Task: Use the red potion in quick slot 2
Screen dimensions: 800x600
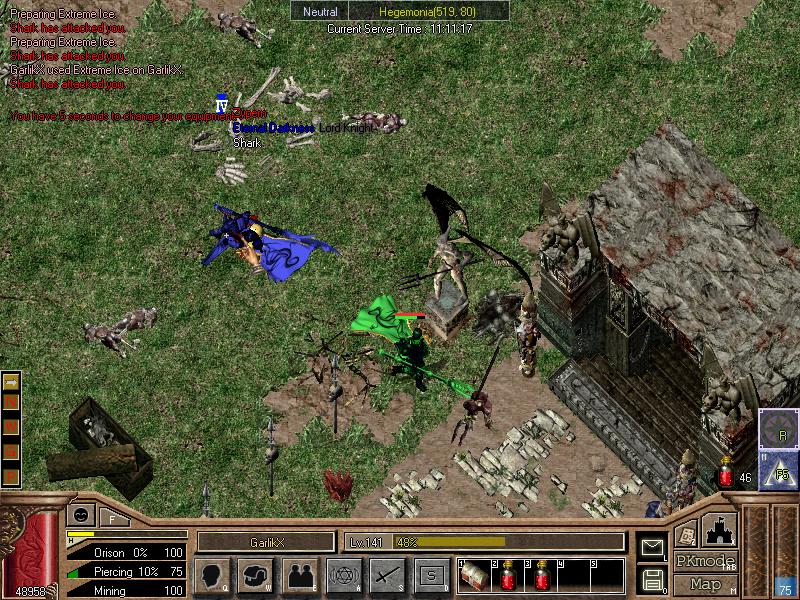Action: click(508, 576)
